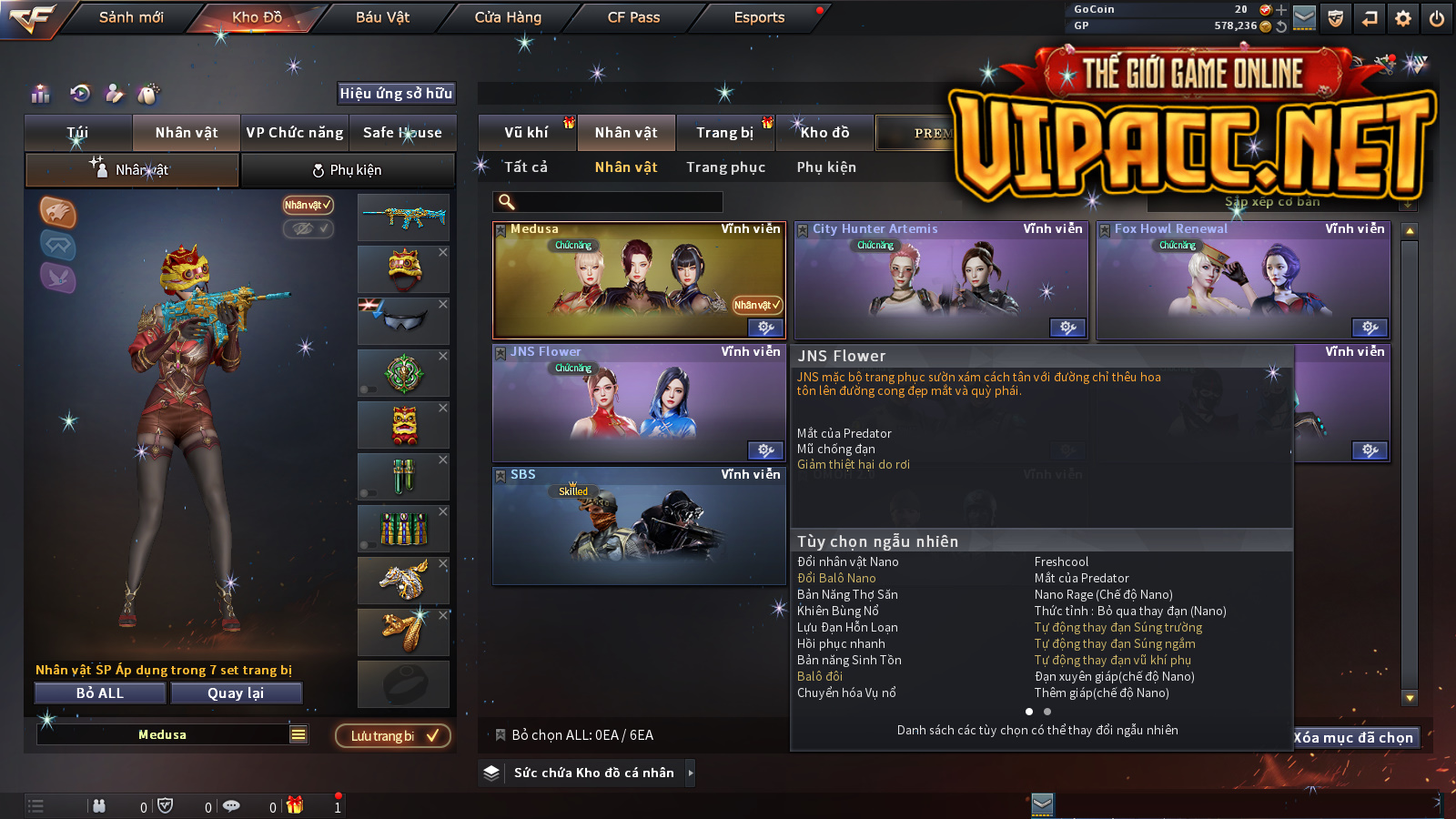
Task: Open CF Pass from the top bar
Action: pyautogui.click(x=633, y=17)
